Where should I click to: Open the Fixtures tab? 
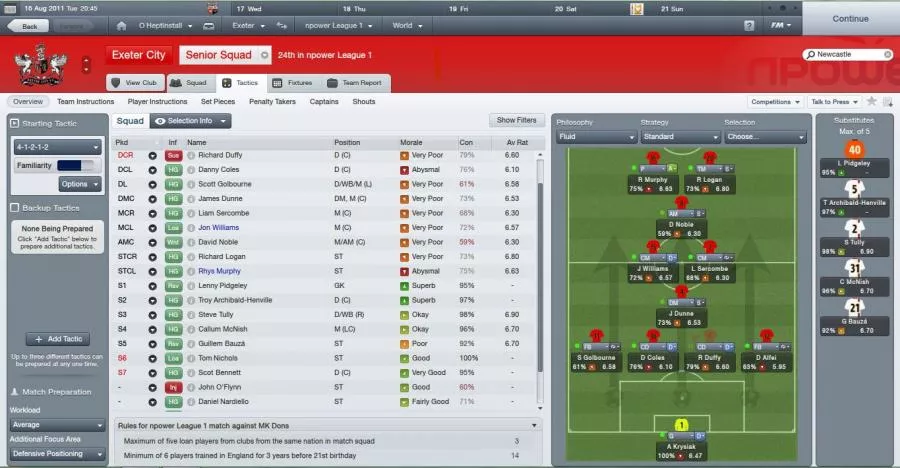pyautogui.click(x=292, y=83)
